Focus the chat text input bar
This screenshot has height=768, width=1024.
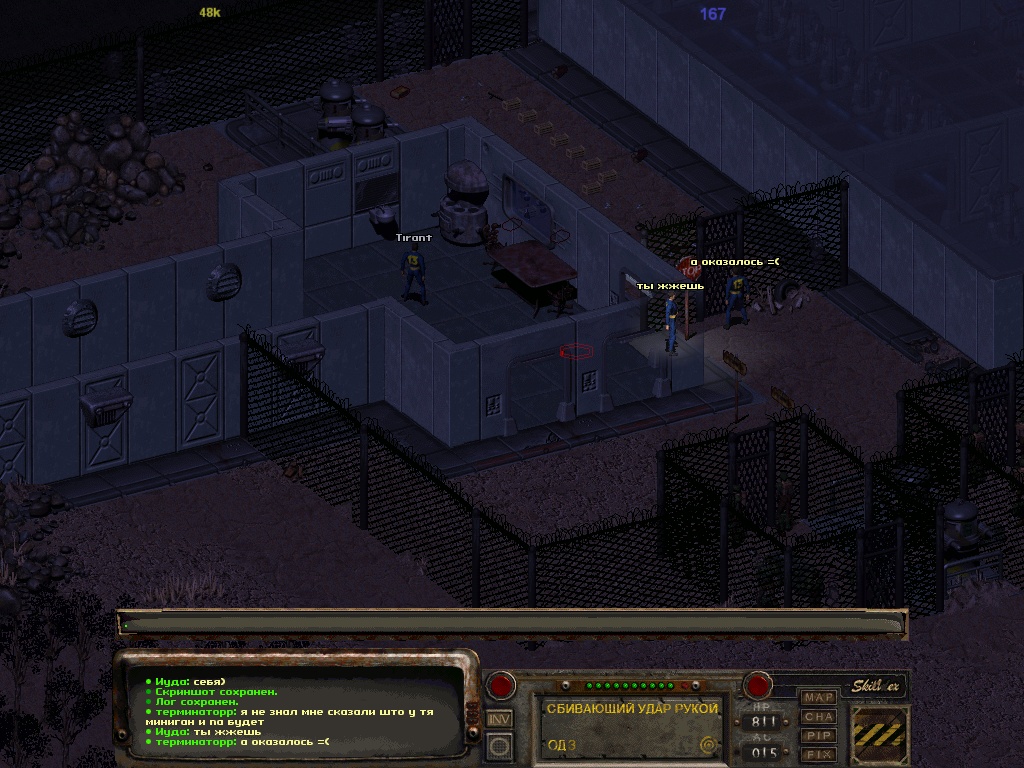coord(512,624)
